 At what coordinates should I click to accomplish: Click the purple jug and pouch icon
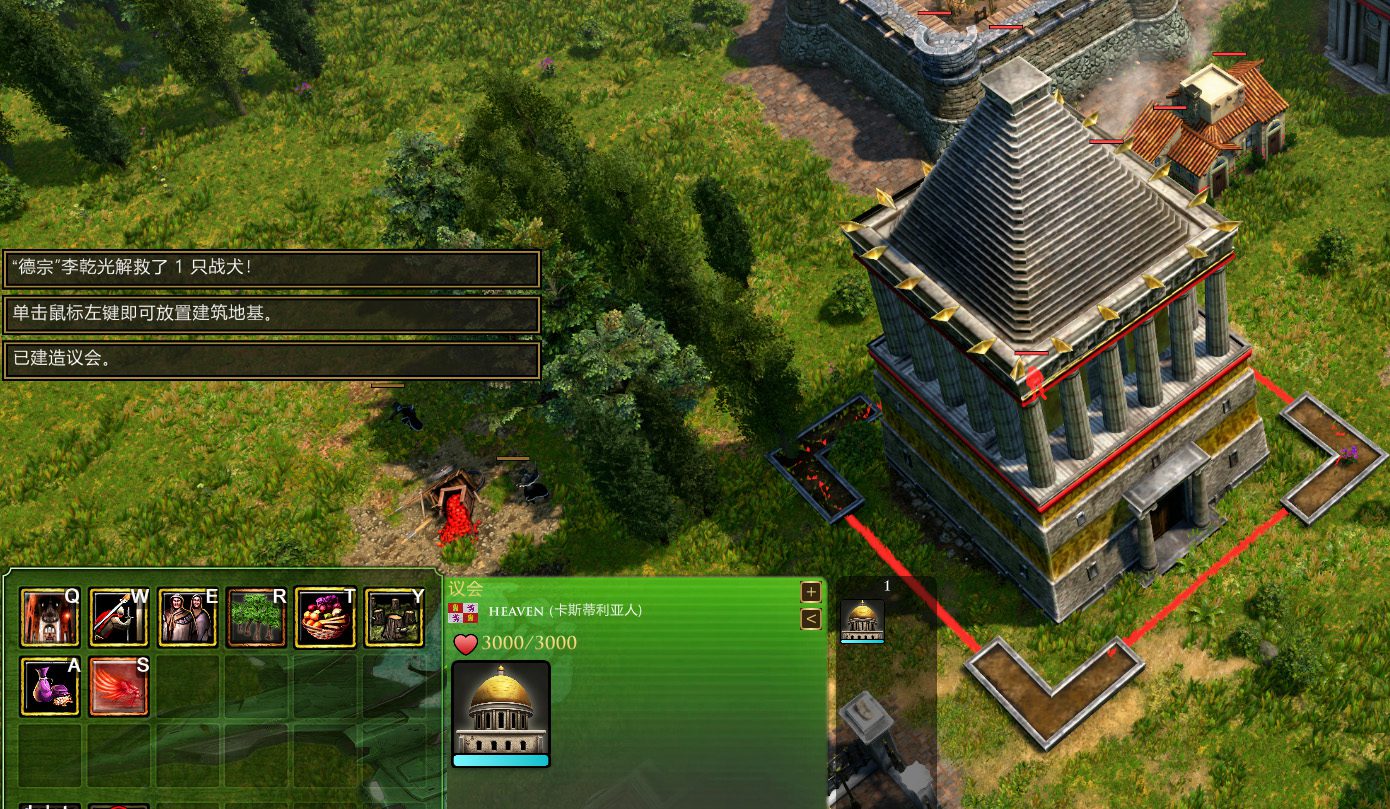click(x=50, y=686)
